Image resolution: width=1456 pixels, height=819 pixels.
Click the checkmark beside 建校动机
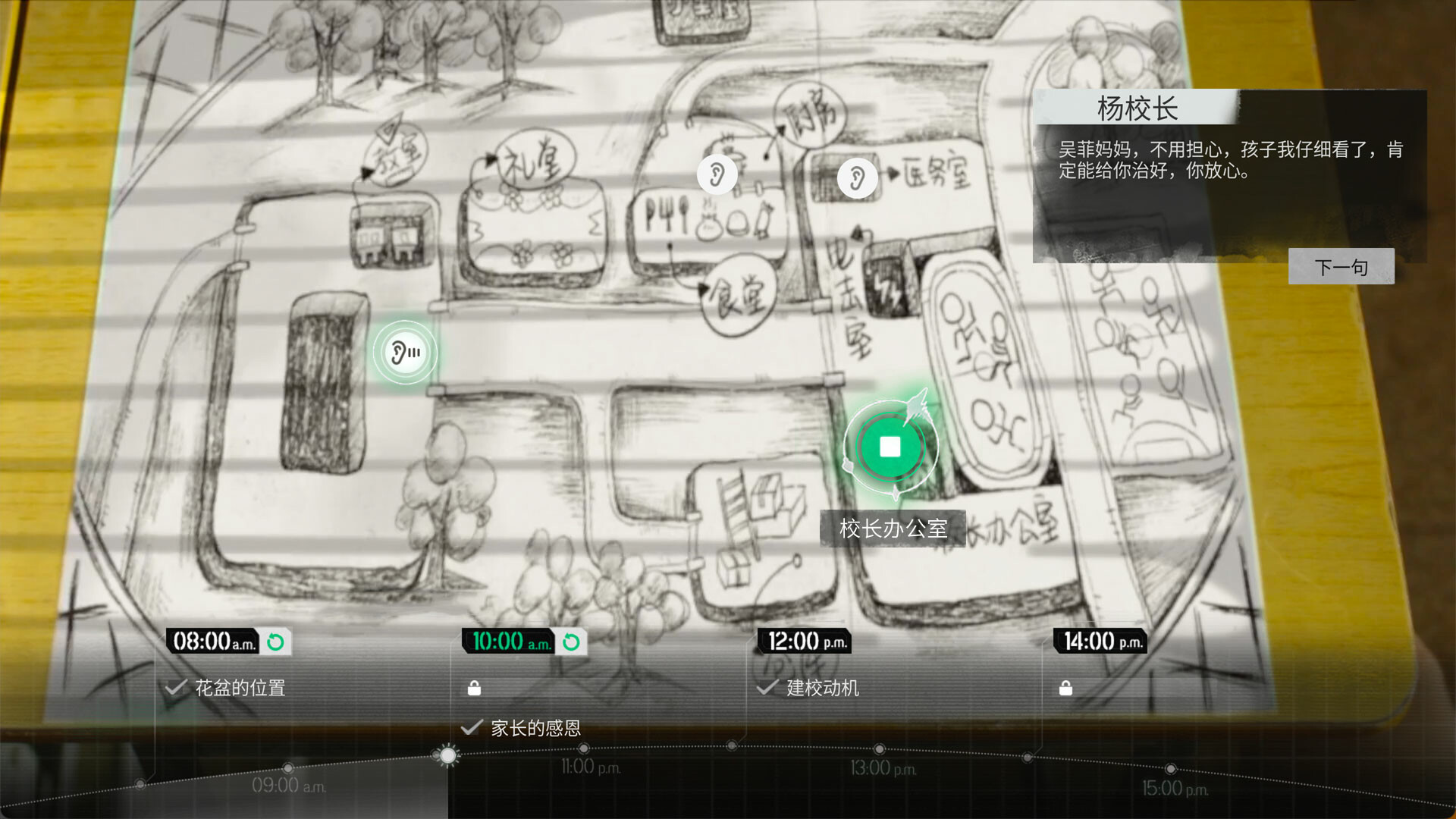pyautogui.click(x=768, y=688)
